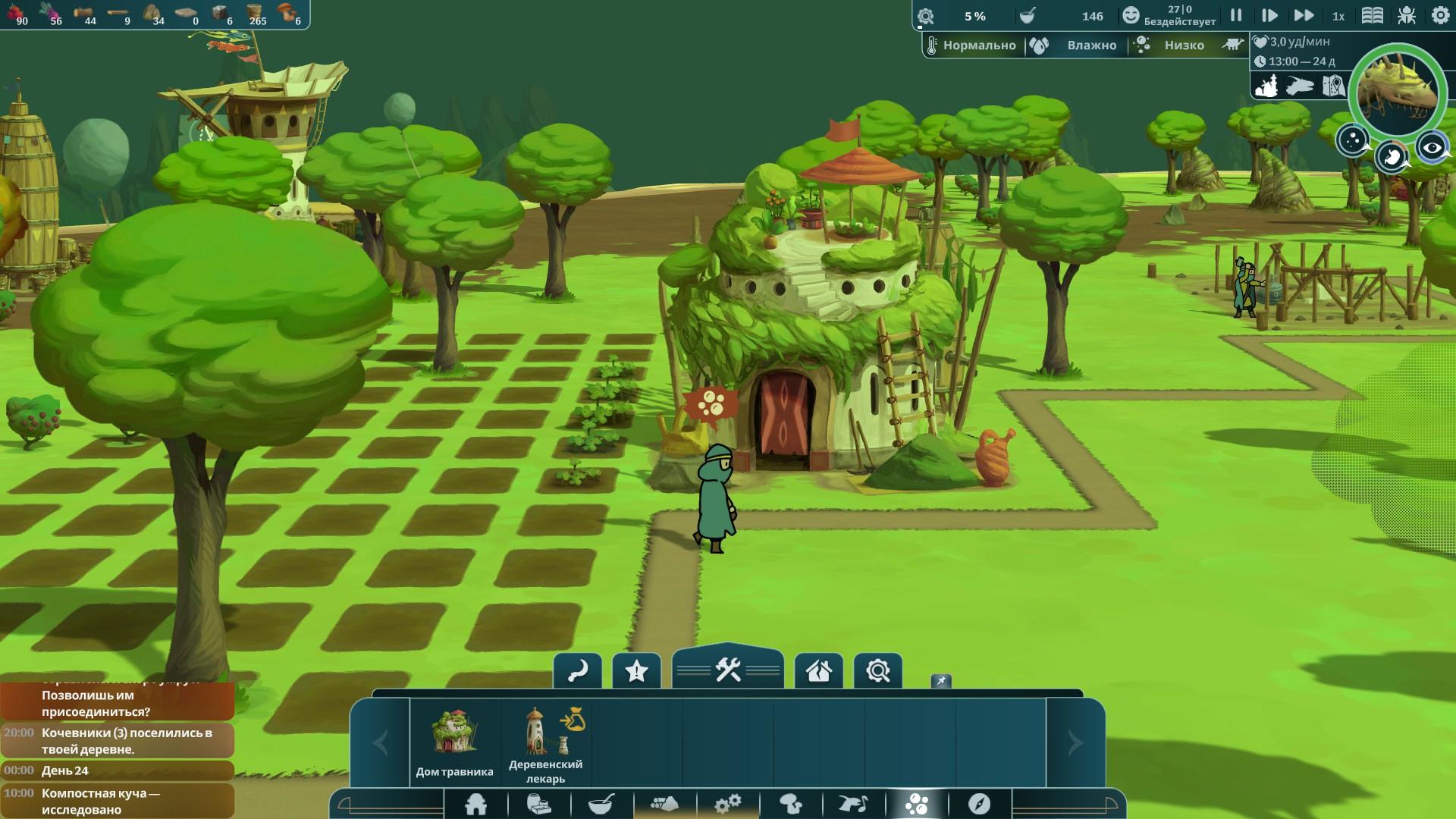The width and height of the screenshot is (1456, 819).
Task: Select the Дом травника building
Action: [x=454, y=742]
